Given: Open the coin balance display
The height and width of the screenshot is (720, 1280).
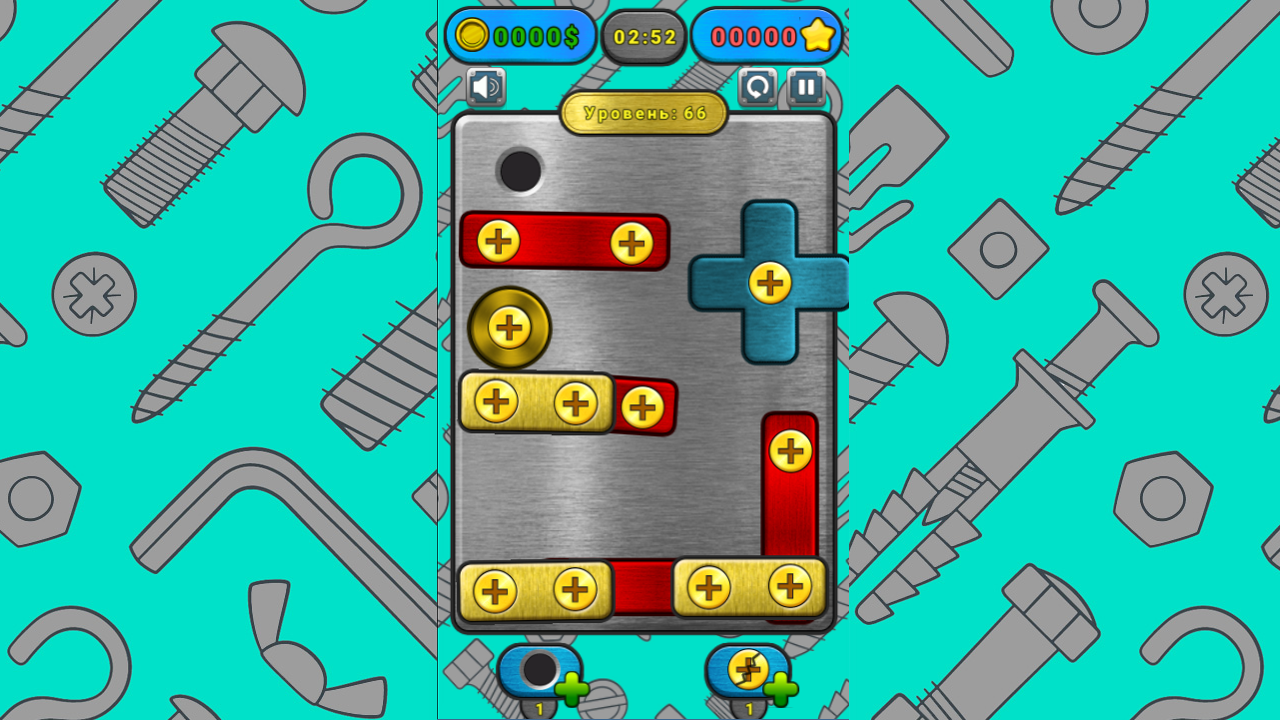Looking at the screenshot, I should [520, 37].
